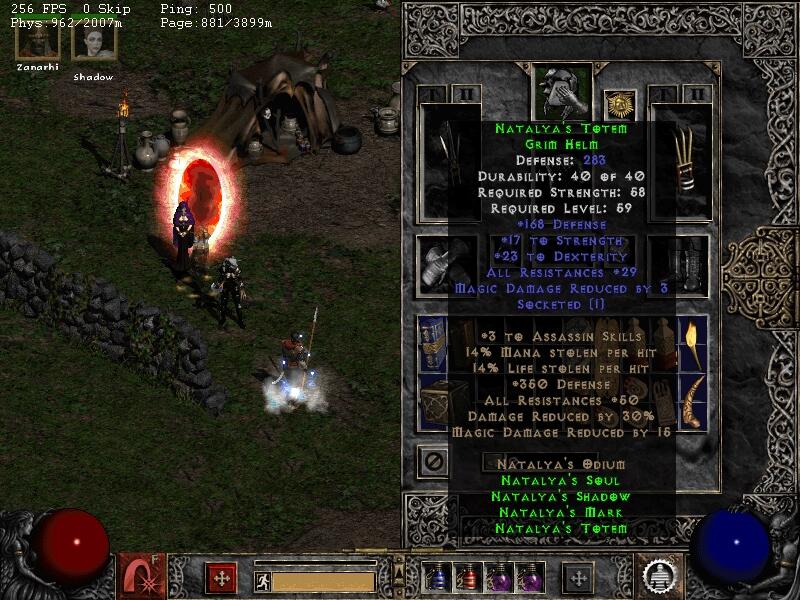Pick the torch charm in the inventory
Image resolution: width=800 pixels, height=600 pixels.
pos(692,344)
